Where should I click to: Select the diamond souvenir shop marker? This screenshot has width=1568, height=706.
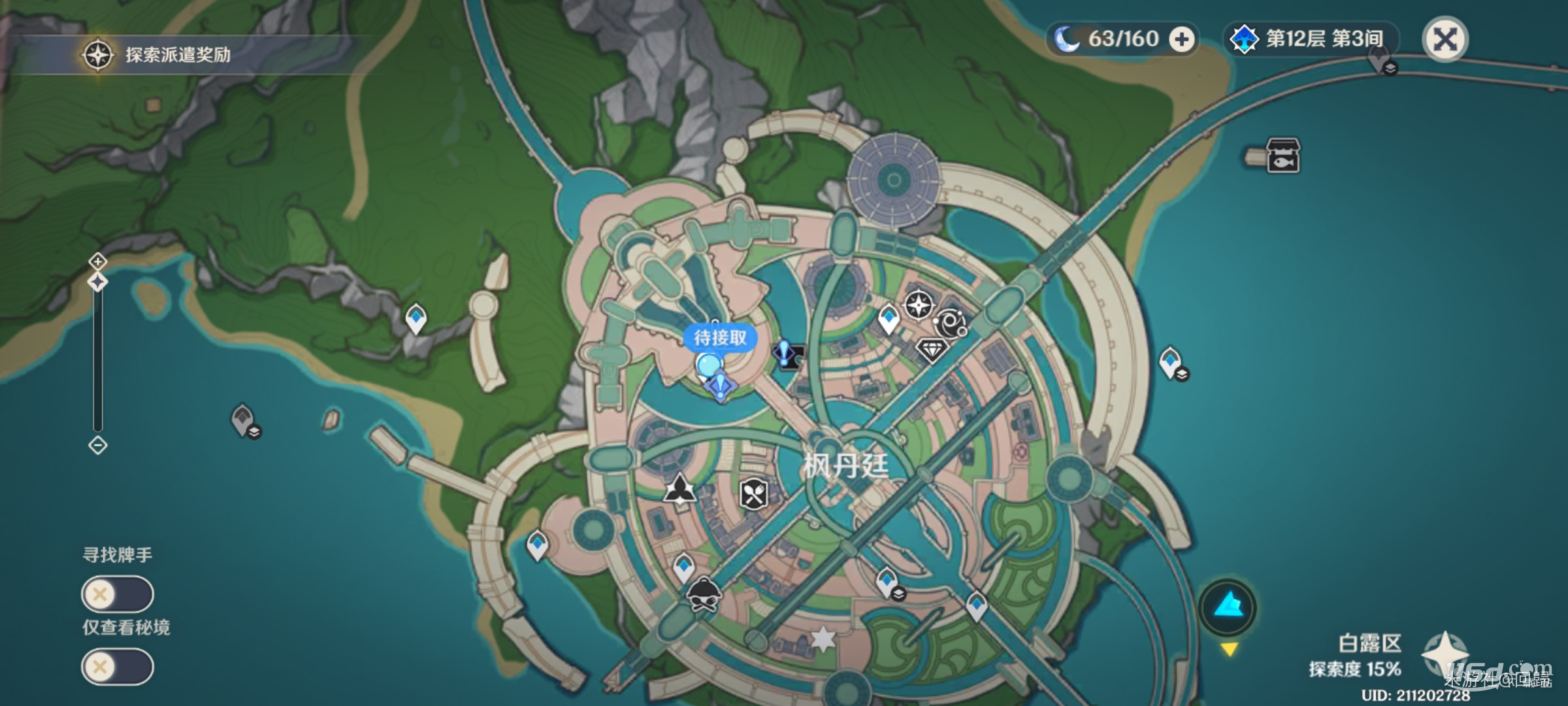click(x=932, y=349)
